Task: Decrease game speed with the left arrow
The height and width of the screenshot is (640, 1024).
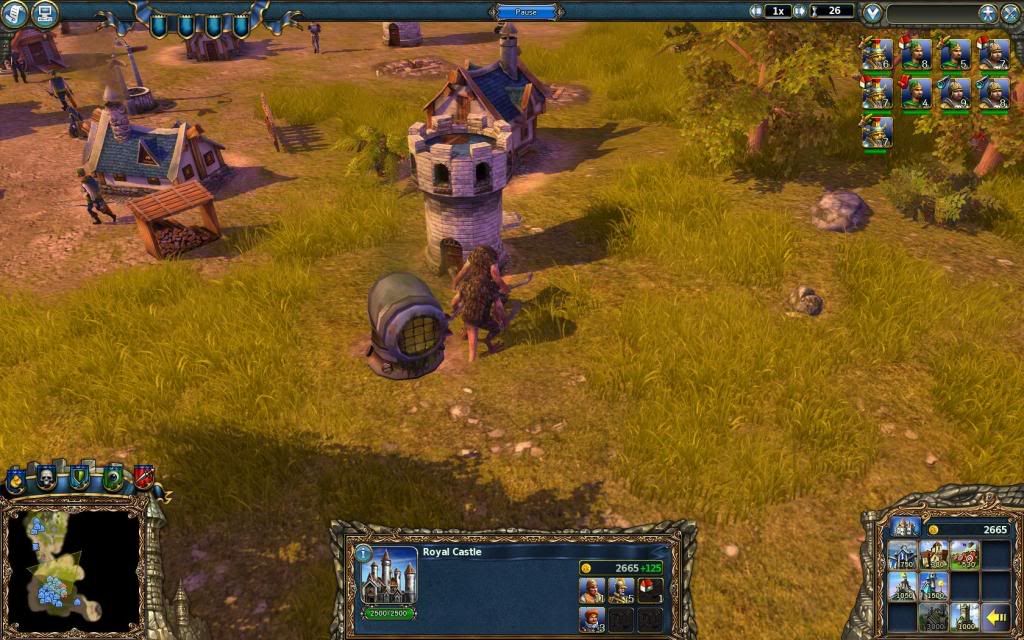Action: (756, 11)
